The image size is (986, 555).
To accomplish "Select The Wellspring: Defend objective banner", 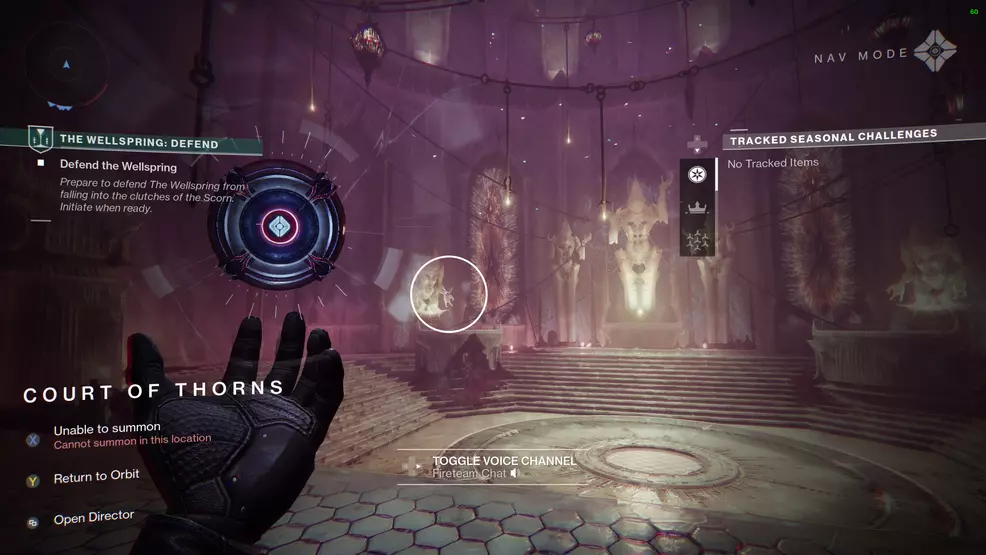I will click(x=138, y=141).
